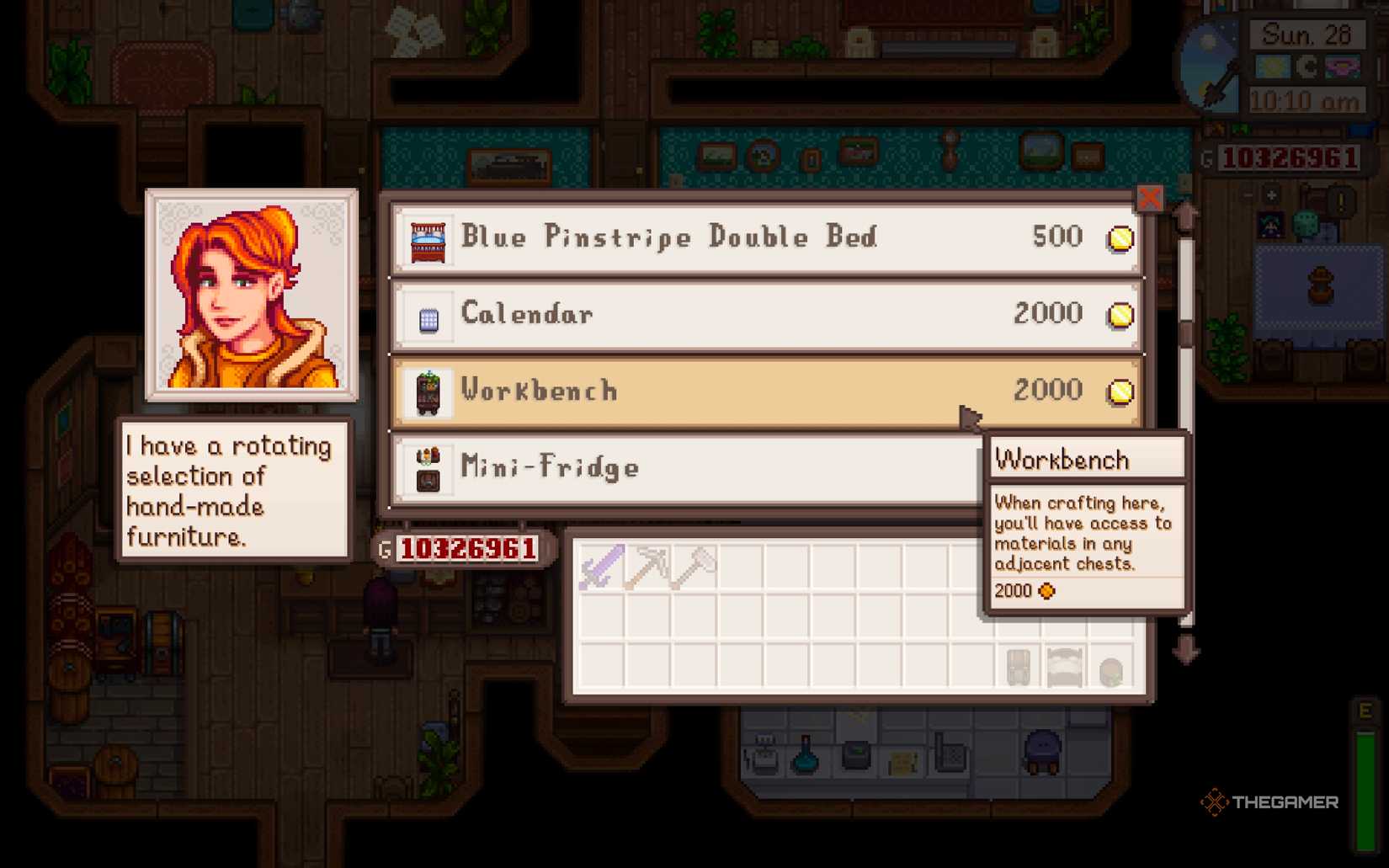Click the Blue Pinstripe Double Bed icon
This screenshot has width=1389, height=868.
426,238
